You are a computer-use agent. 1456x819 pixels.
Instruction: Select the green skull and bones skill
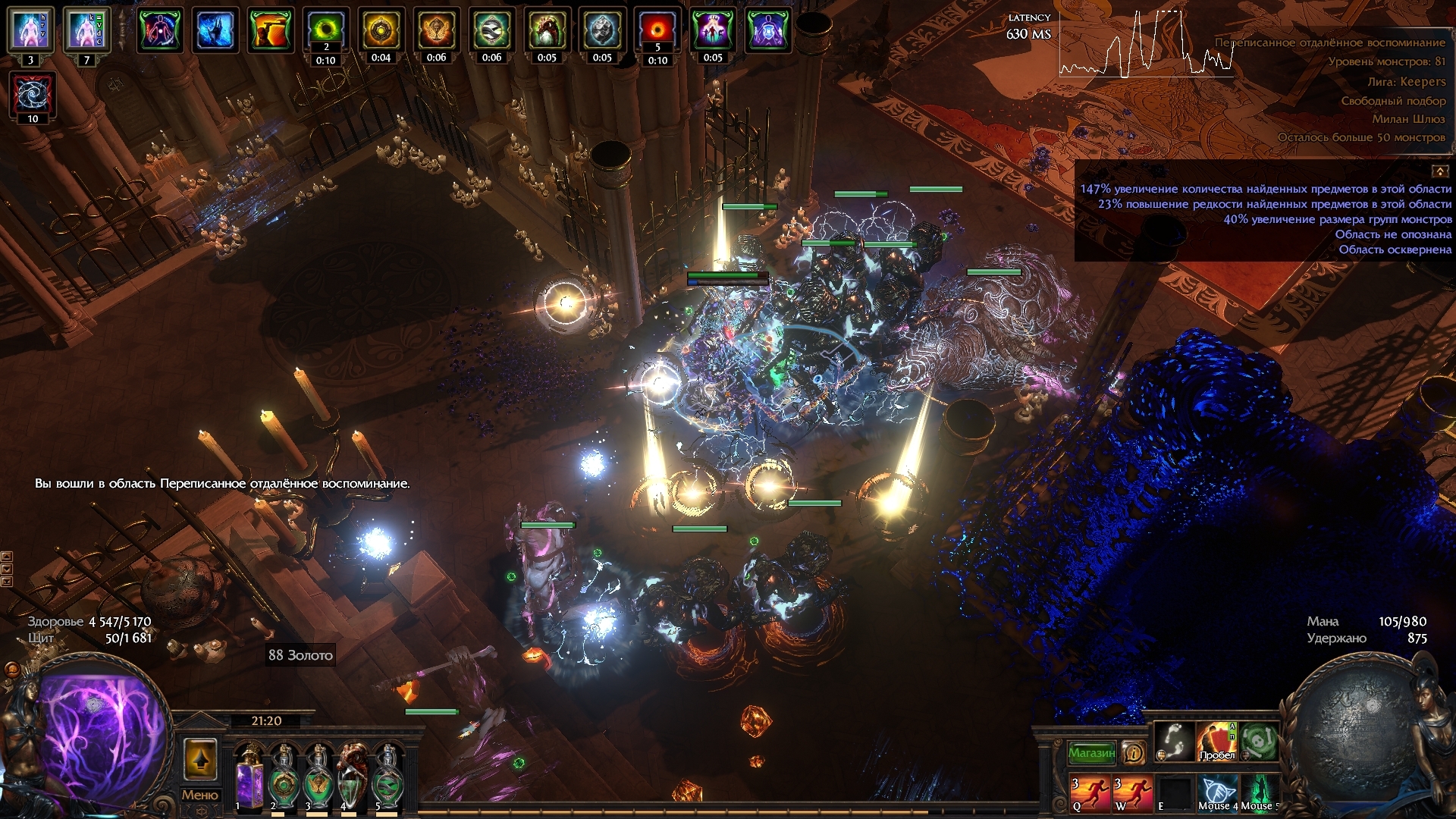[1260, 741]
